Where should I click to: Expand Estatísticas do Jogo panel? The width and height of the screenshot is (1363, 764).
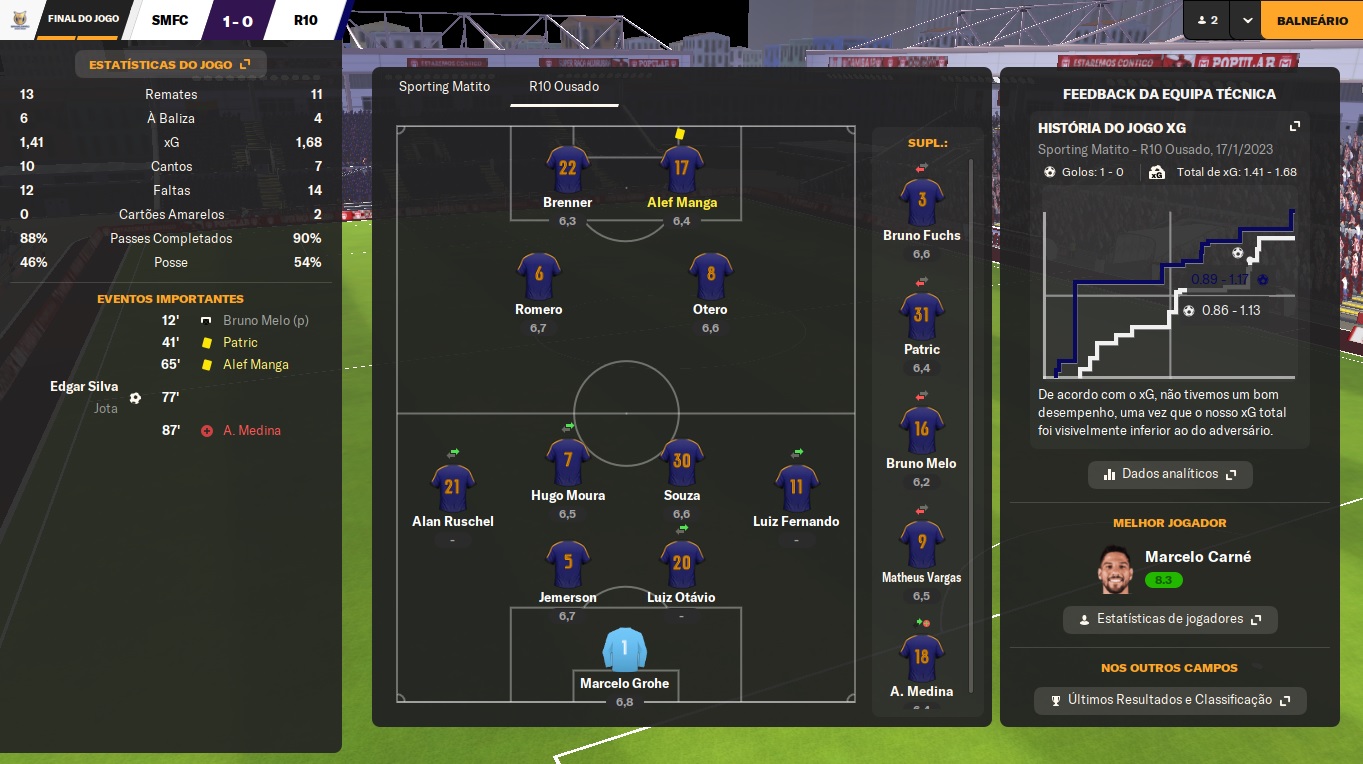[170, 65]
